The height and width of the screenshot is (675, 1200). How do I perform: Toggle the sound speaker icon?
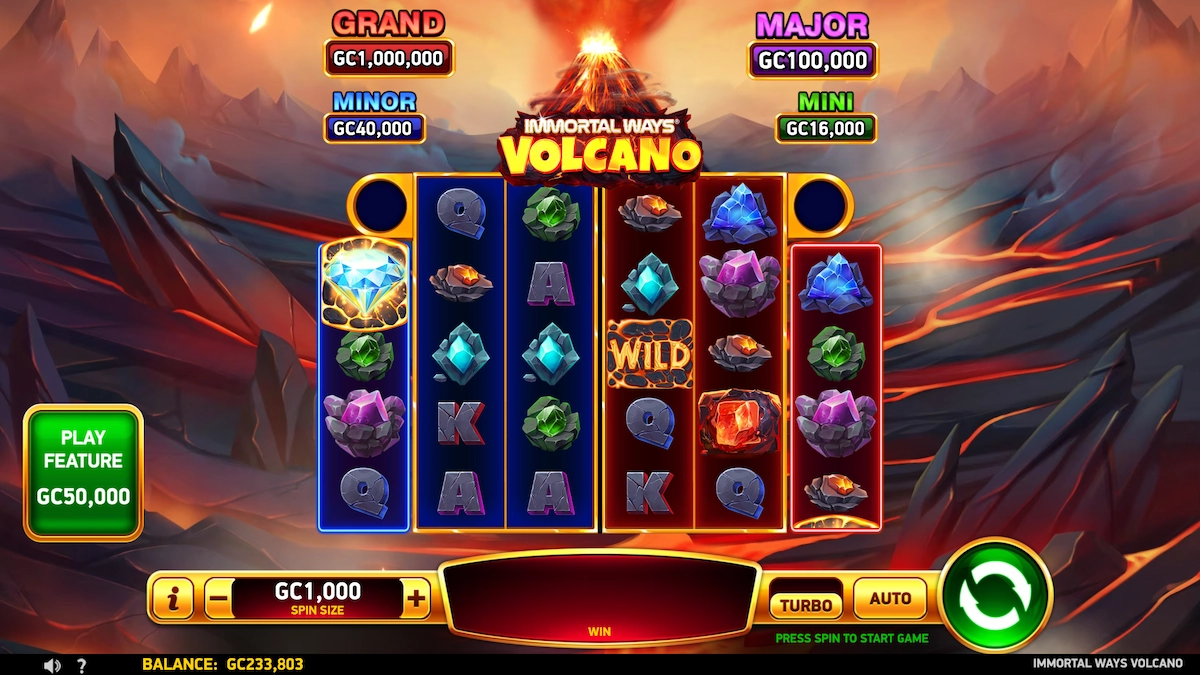tap(50, 665)
